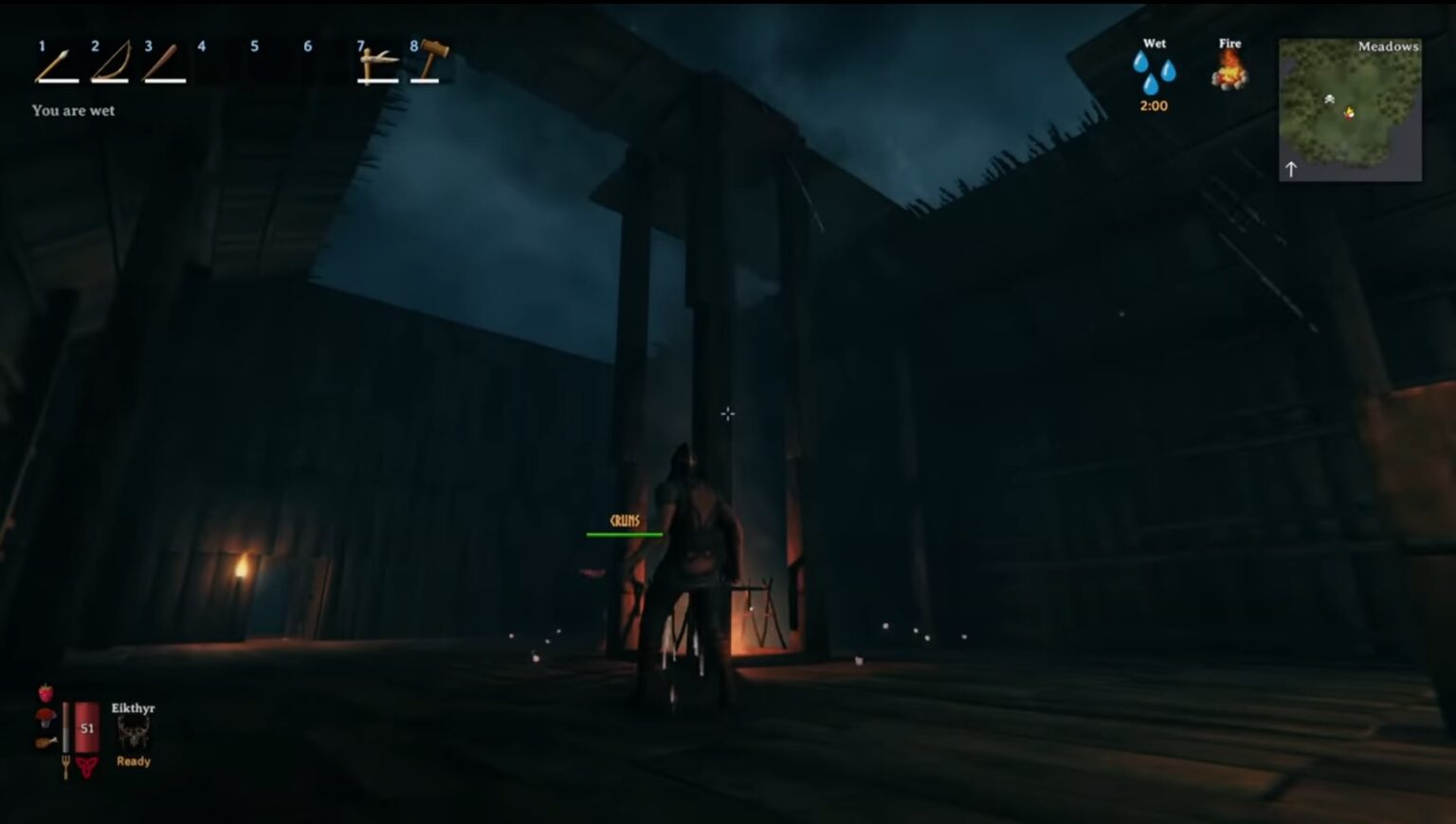Click the Ready power status text

(x=133, y=760)
